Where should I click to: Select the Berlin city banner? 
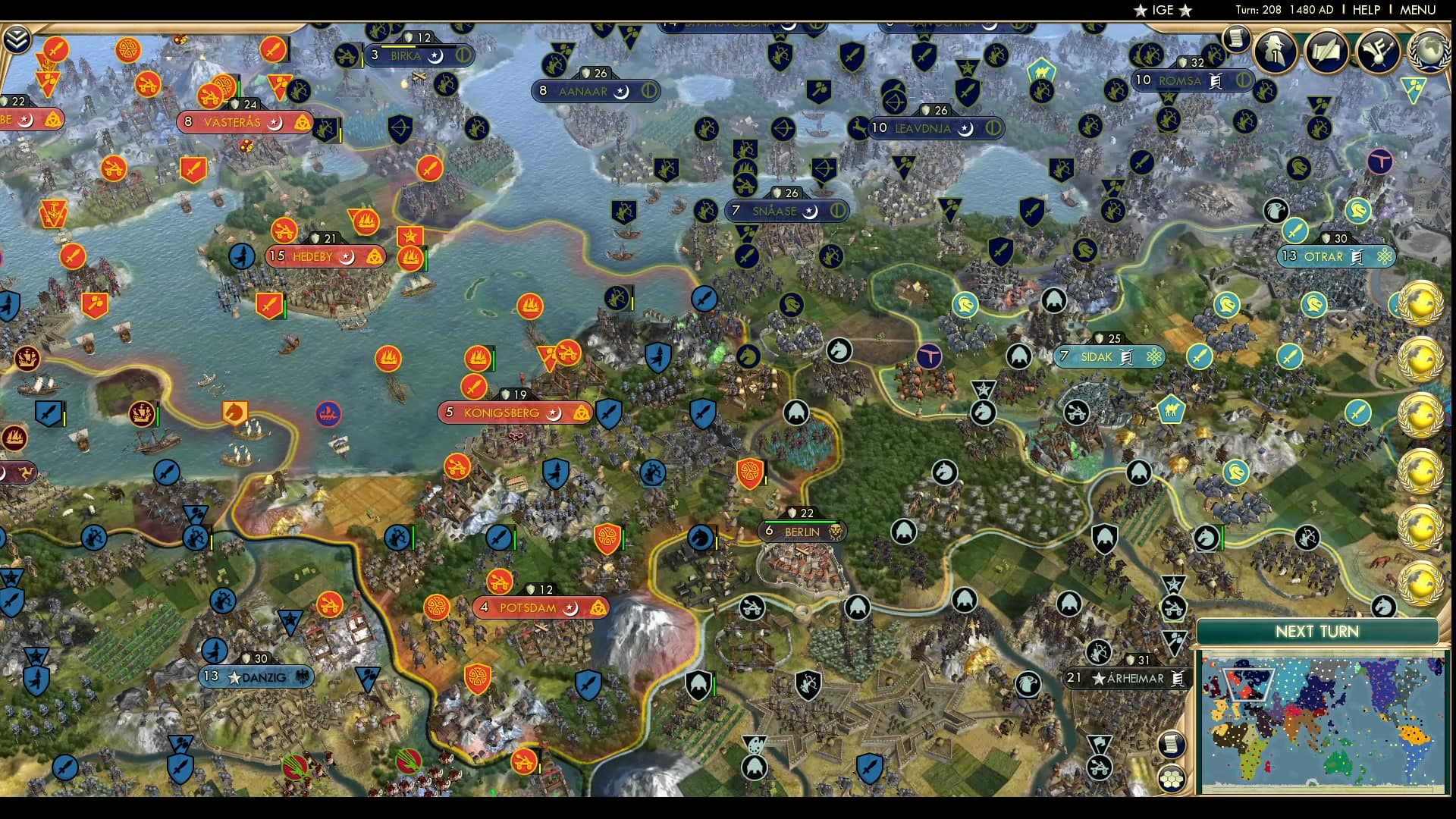click(x=802, y=532)
